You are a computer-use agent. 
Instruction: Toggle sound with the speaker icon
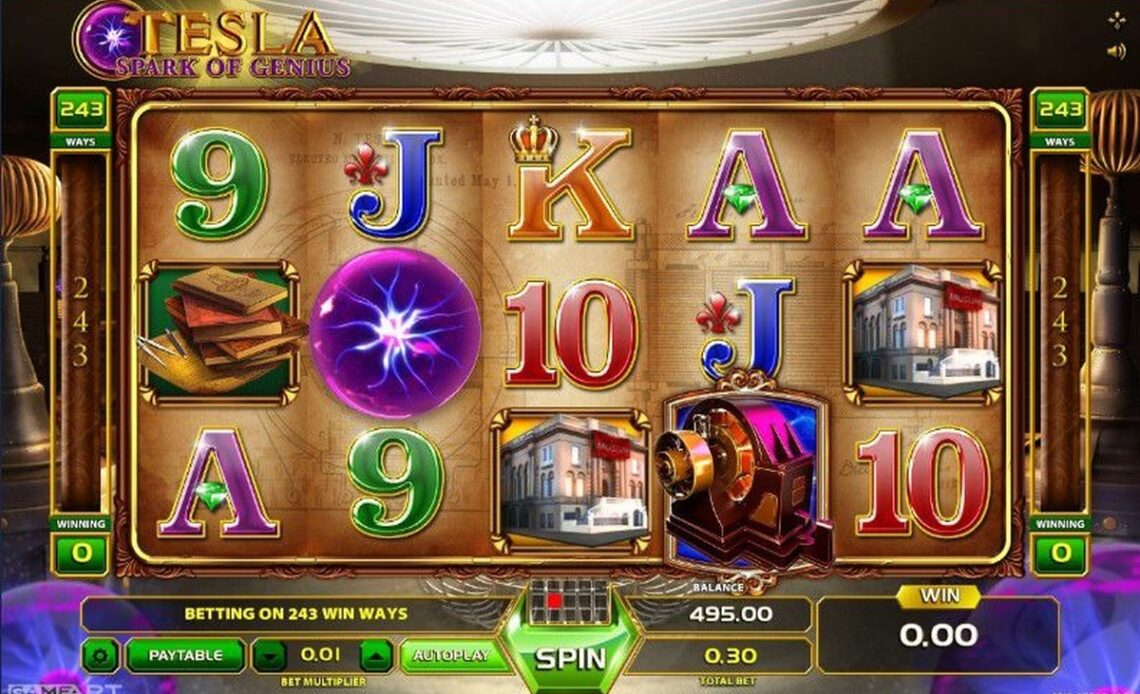1116,51
